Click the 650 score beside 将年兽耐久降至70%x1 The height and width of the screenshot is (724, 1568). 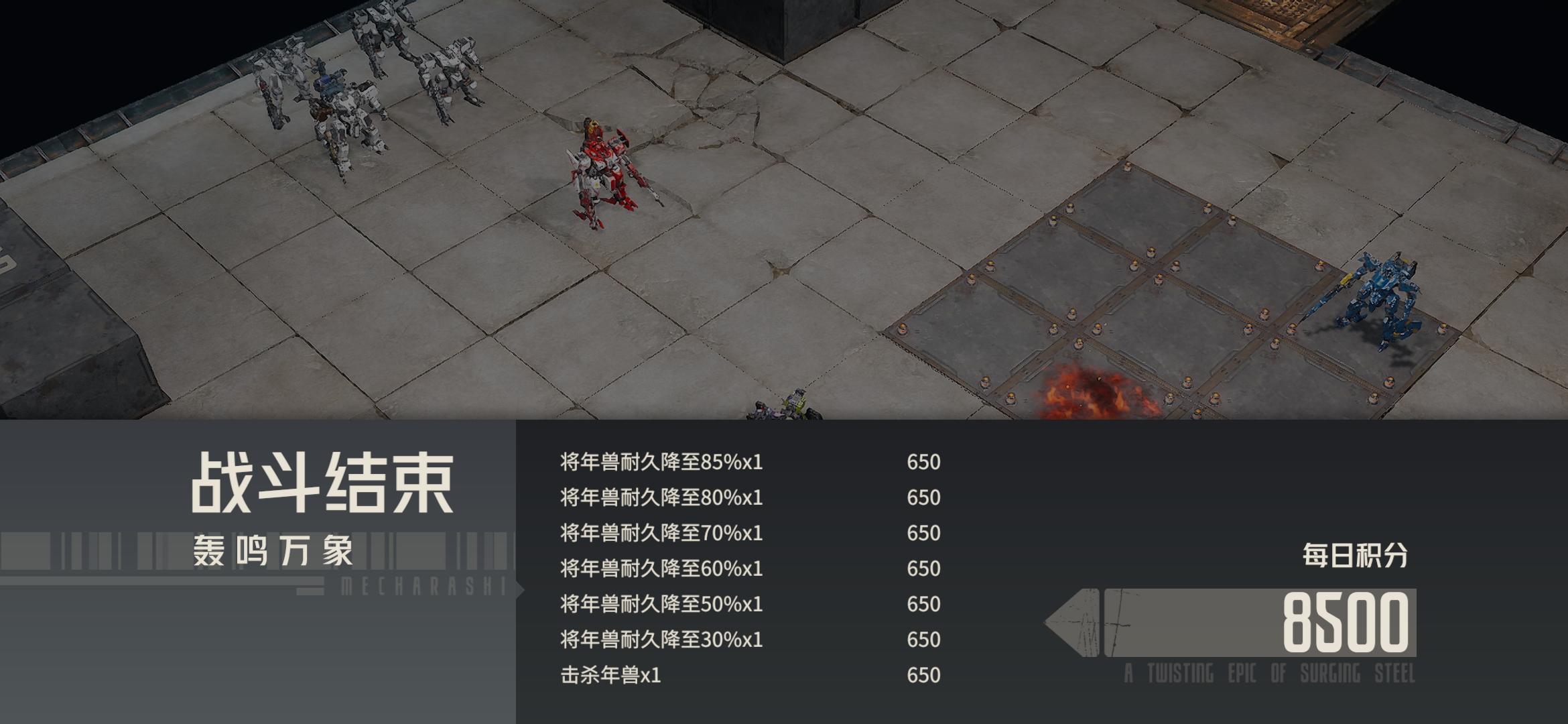[925, 534]
